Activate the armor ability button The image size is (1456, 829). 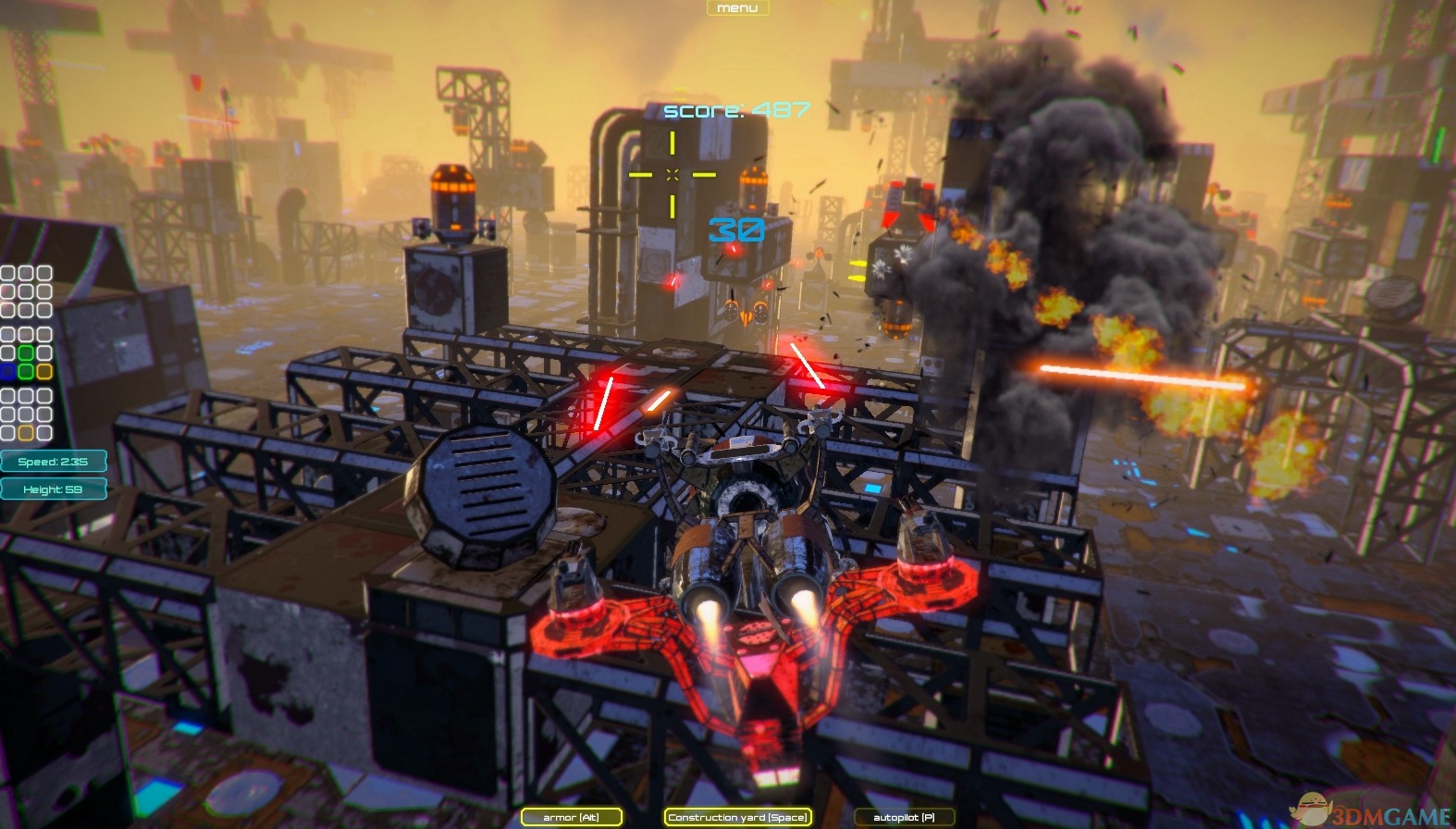click(571, 817)
